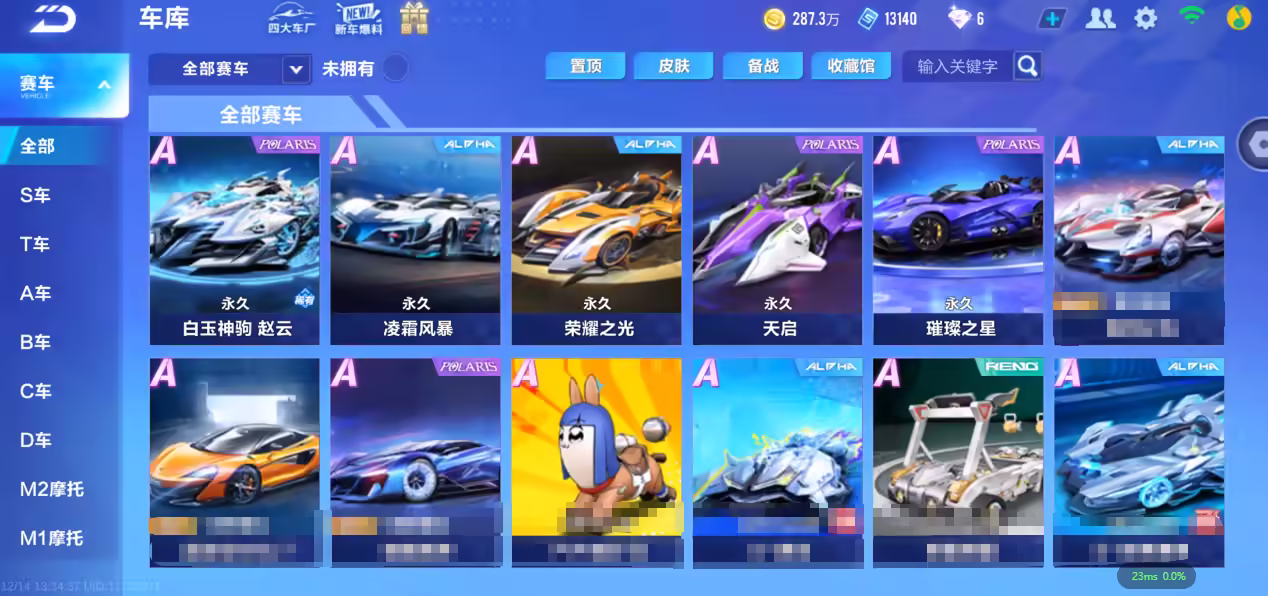Select the 白玉神驹 赵云 car card
This screenshot has height=596, width=1268.
pyautogui.click(x=234, y=240)
